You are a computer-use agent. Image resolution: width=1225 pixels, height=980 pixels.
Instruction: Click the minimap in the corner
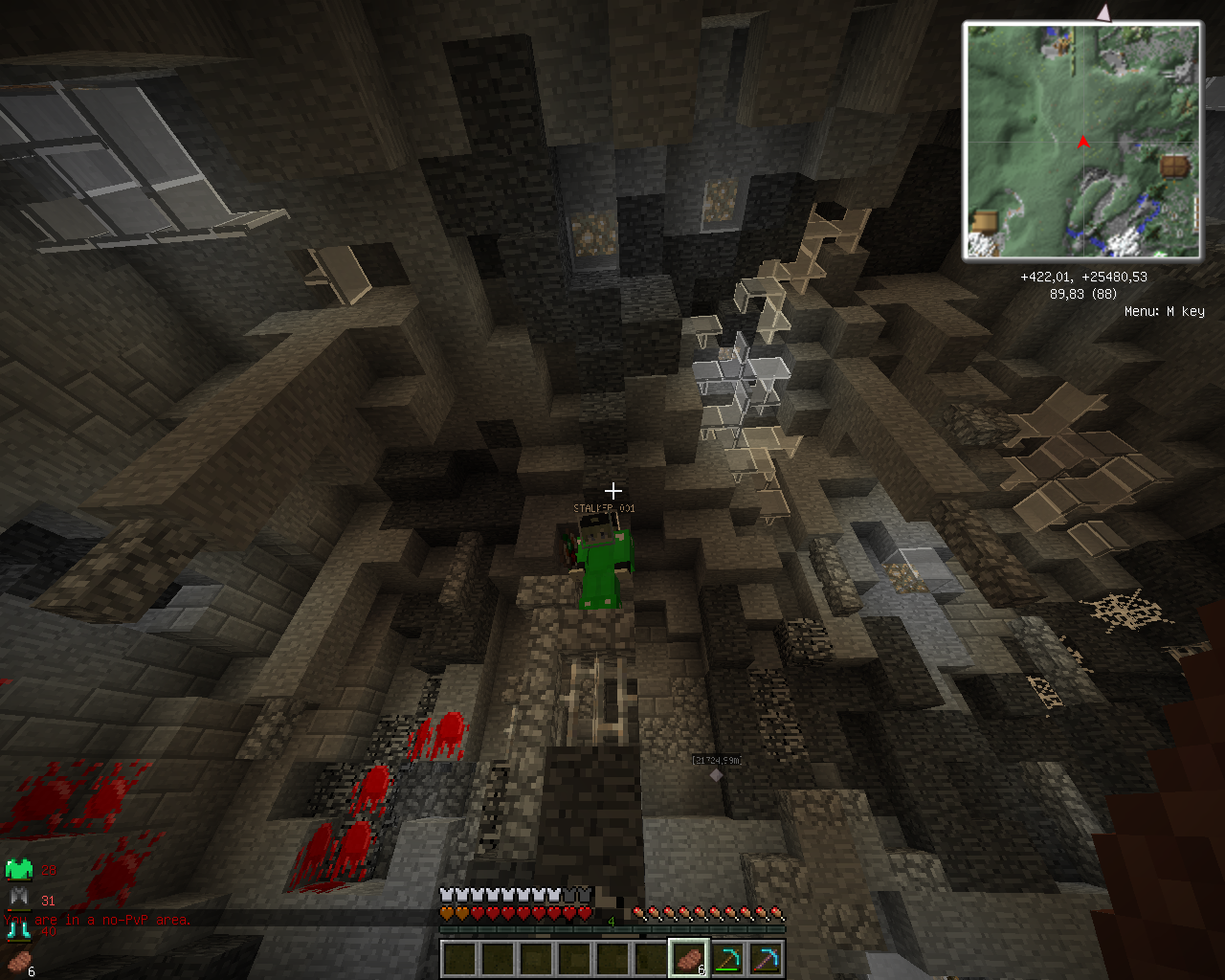[x=1082, y=142]
